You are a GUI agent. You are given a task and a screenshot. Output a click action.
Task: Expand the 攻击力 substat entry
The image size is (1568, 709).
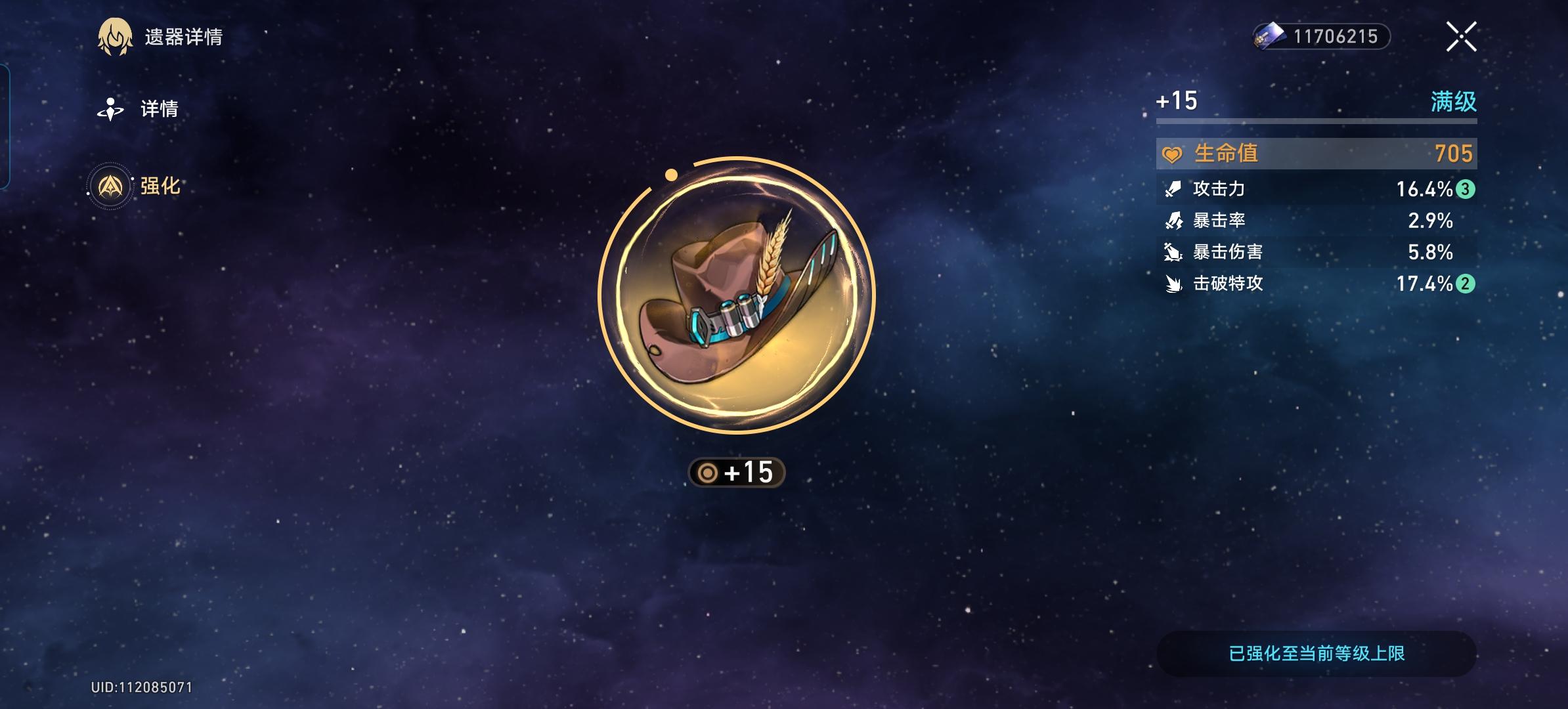(1317, 189)
